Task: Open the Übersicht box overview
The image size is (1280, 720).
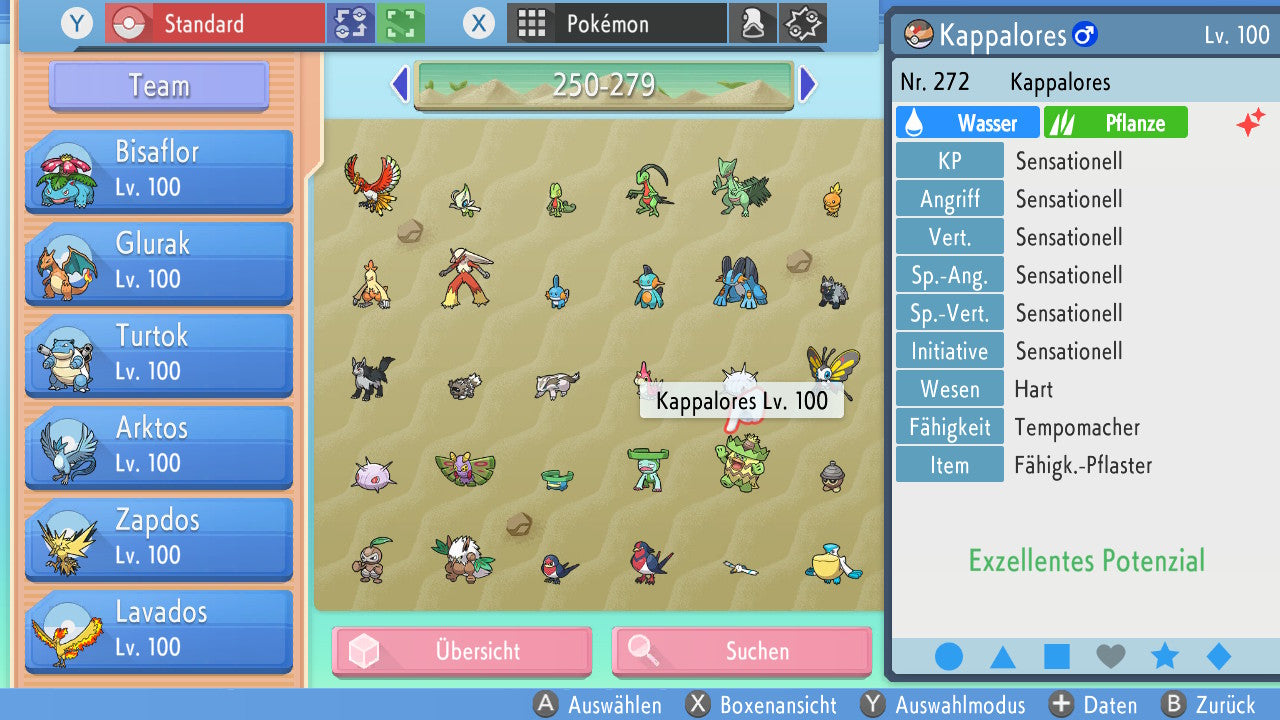Action: click(462, 652)
